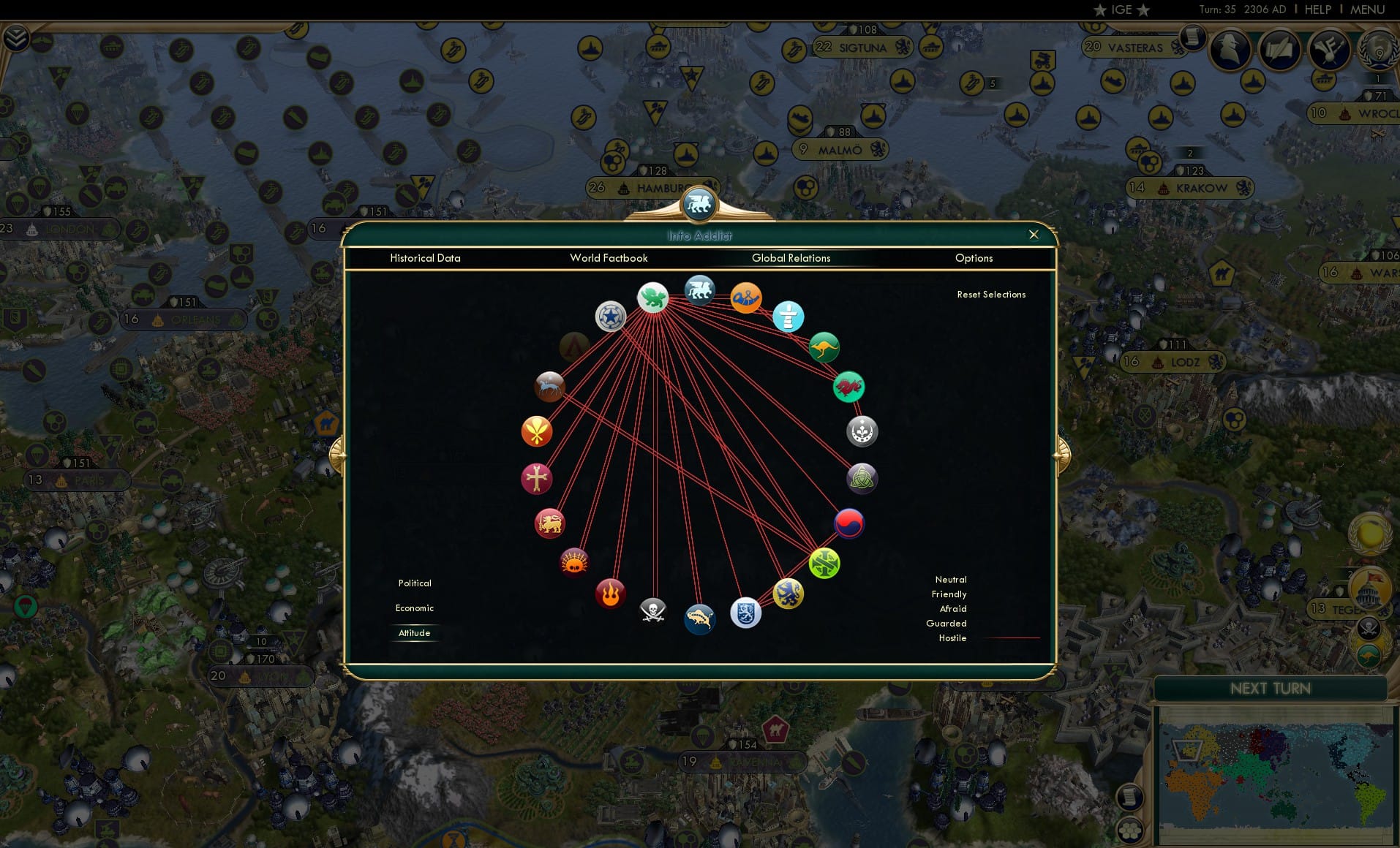Switch to the Economic relations view
Image resolution: width=1400 pixels, height=848 pixels.
point(414,607)
